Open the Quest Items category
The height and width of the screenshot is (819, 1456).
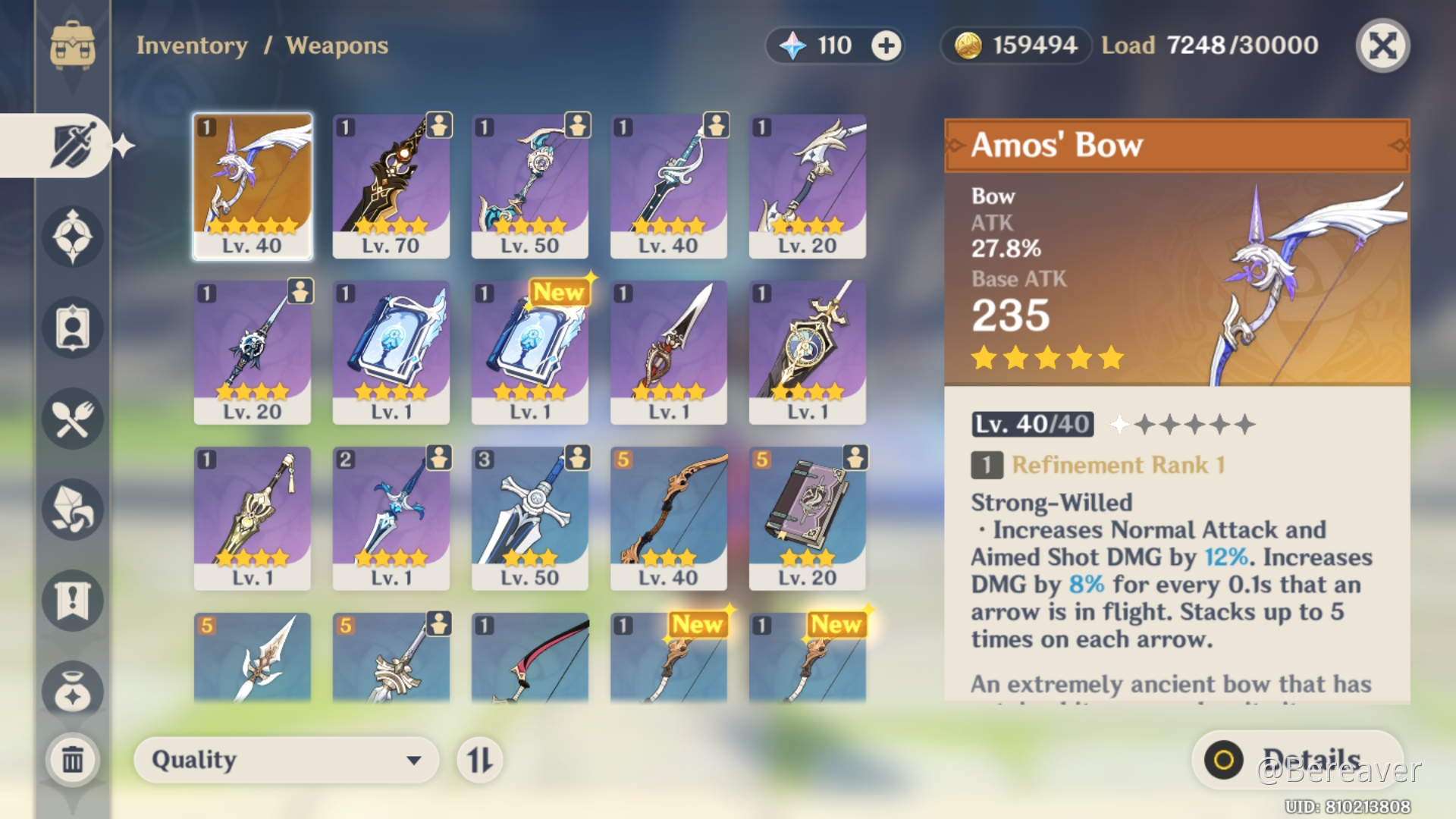(x=72, y=601)
